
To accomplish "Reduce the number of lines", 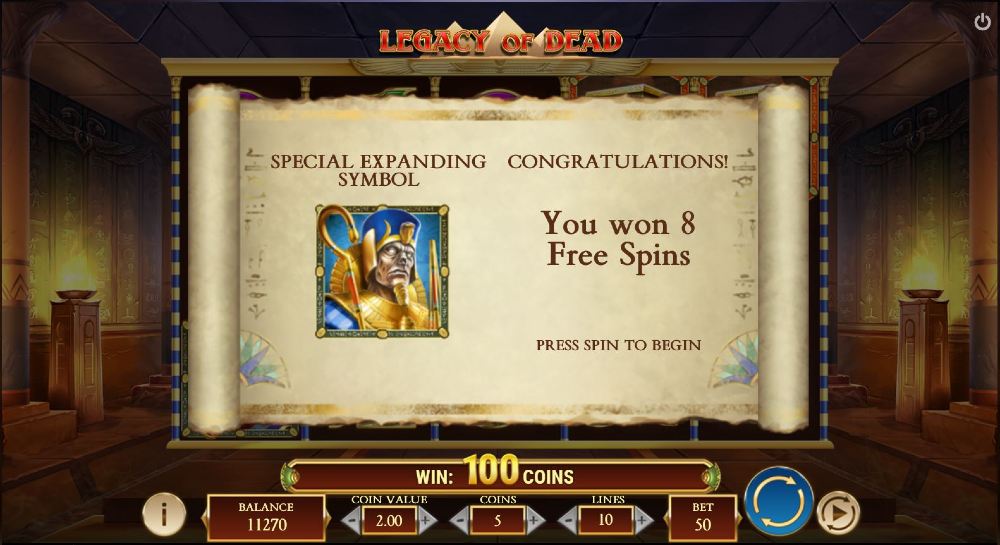I will 568,520.
